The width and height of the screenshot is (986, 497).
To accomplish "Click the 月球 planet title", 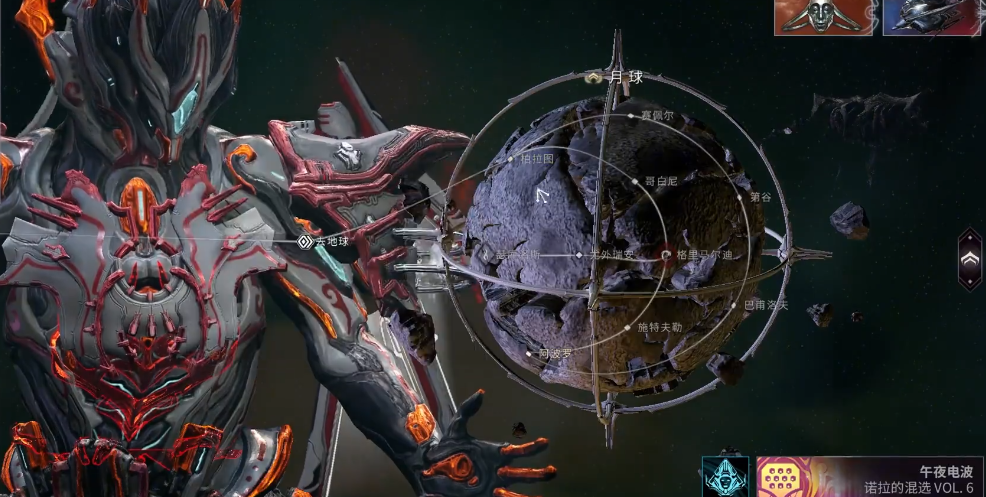I will click(x=616, y=76).
